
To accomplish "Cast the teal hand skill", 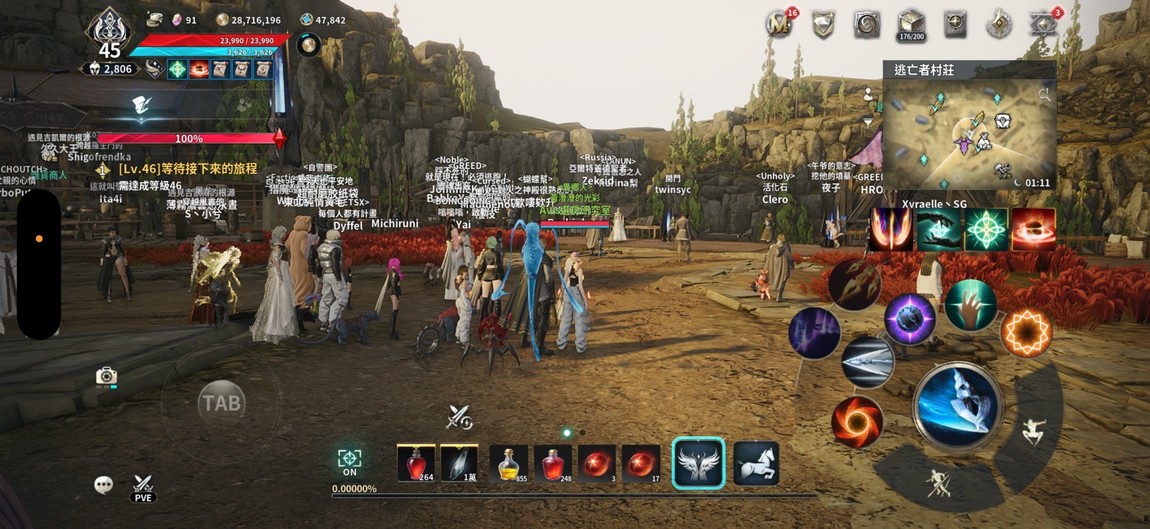I will pos(971,305).
